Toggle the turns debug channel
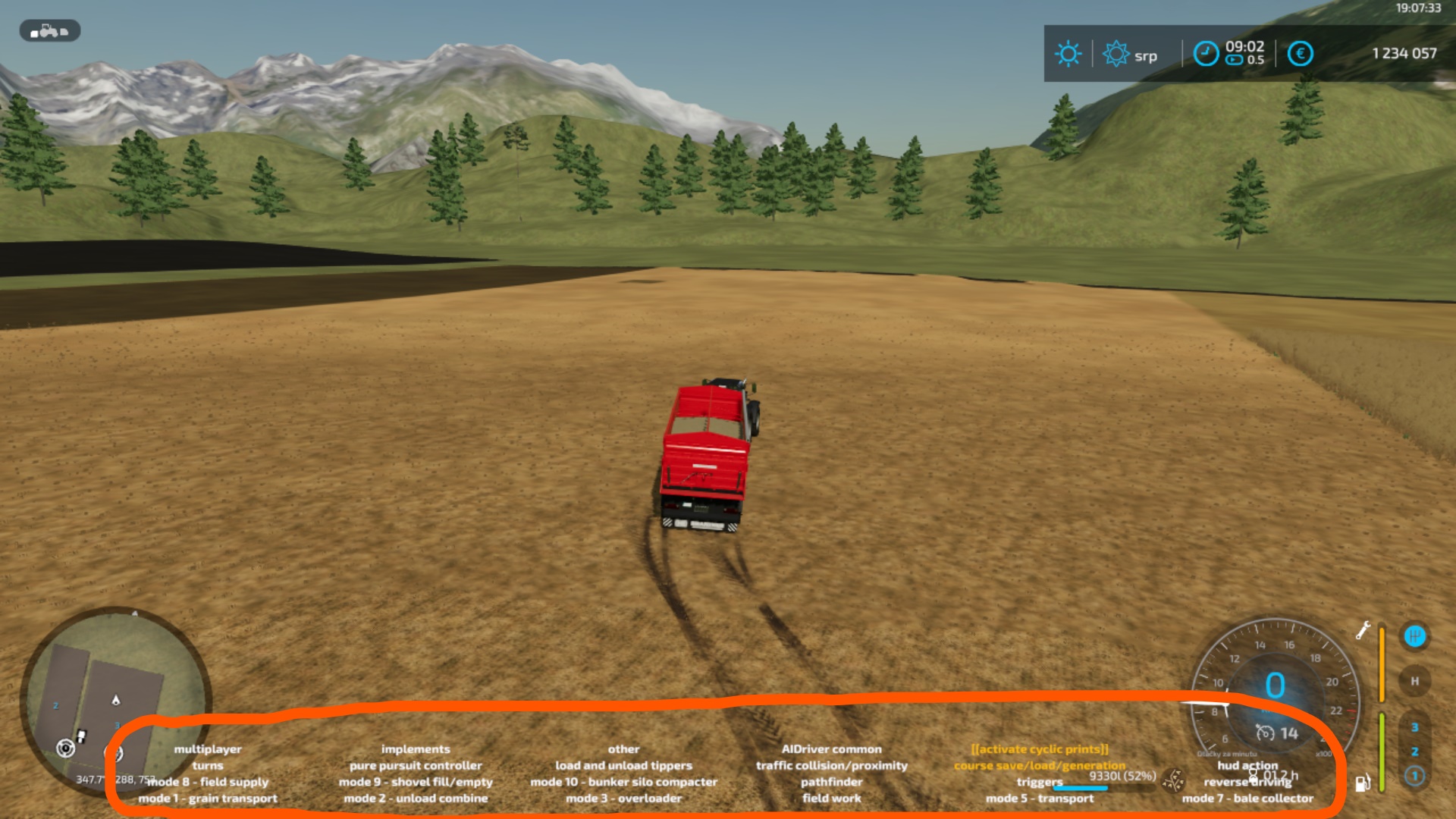 tap(207, 766)
